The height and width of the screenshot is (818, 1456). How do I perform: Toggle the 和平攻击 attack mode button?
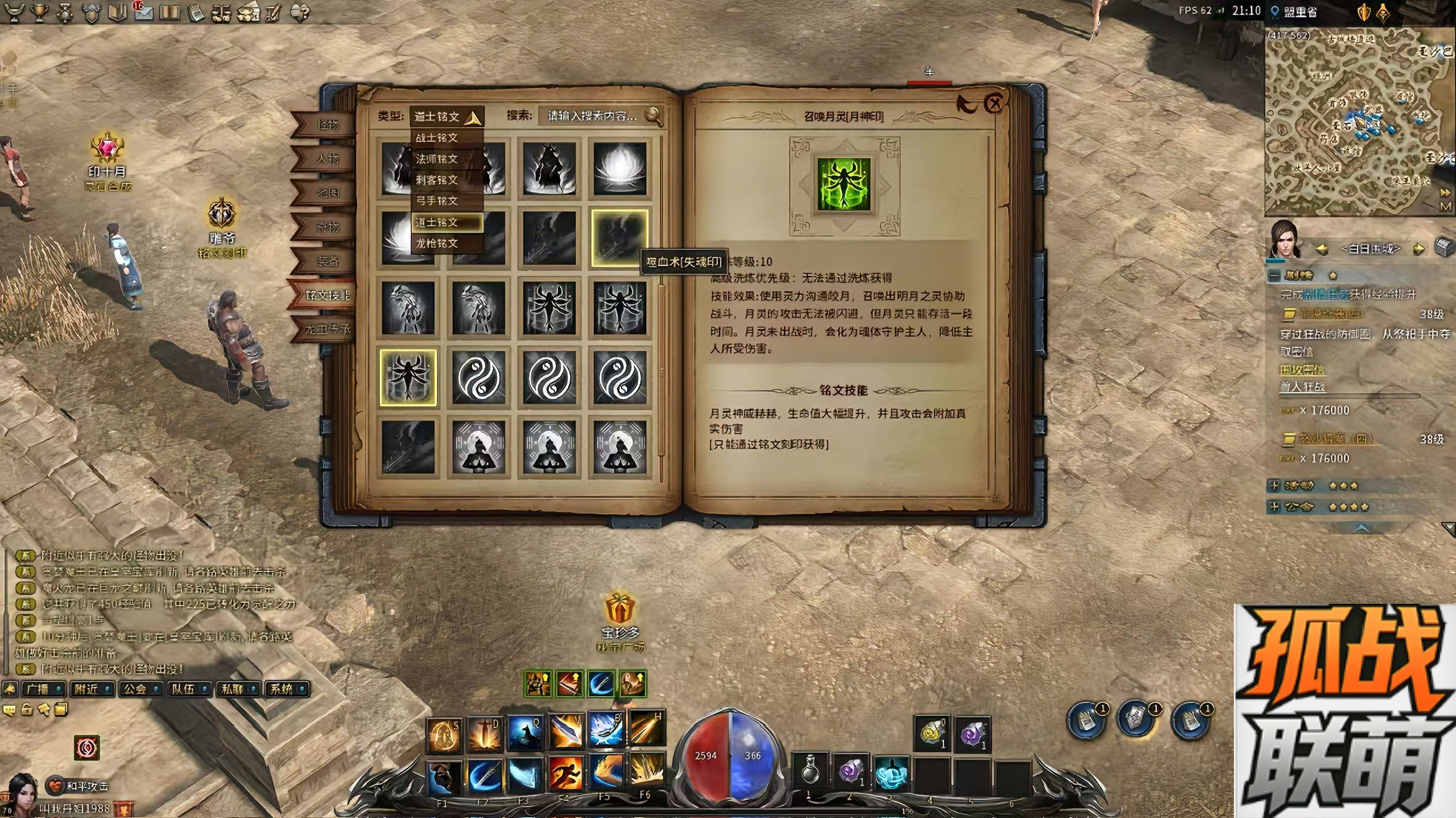click(x=80, y=786)
